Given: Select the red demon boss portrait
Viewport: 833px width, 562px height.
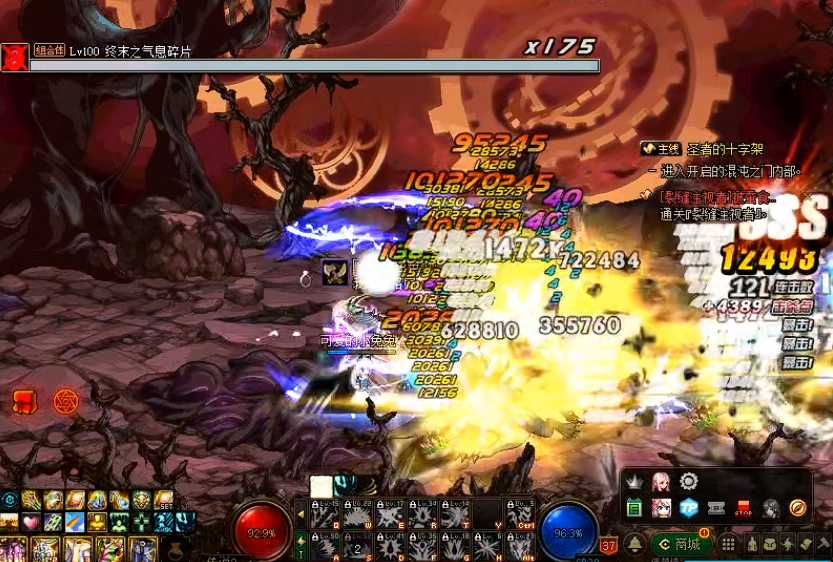Looking at the screenshot, I should [14, 57].
